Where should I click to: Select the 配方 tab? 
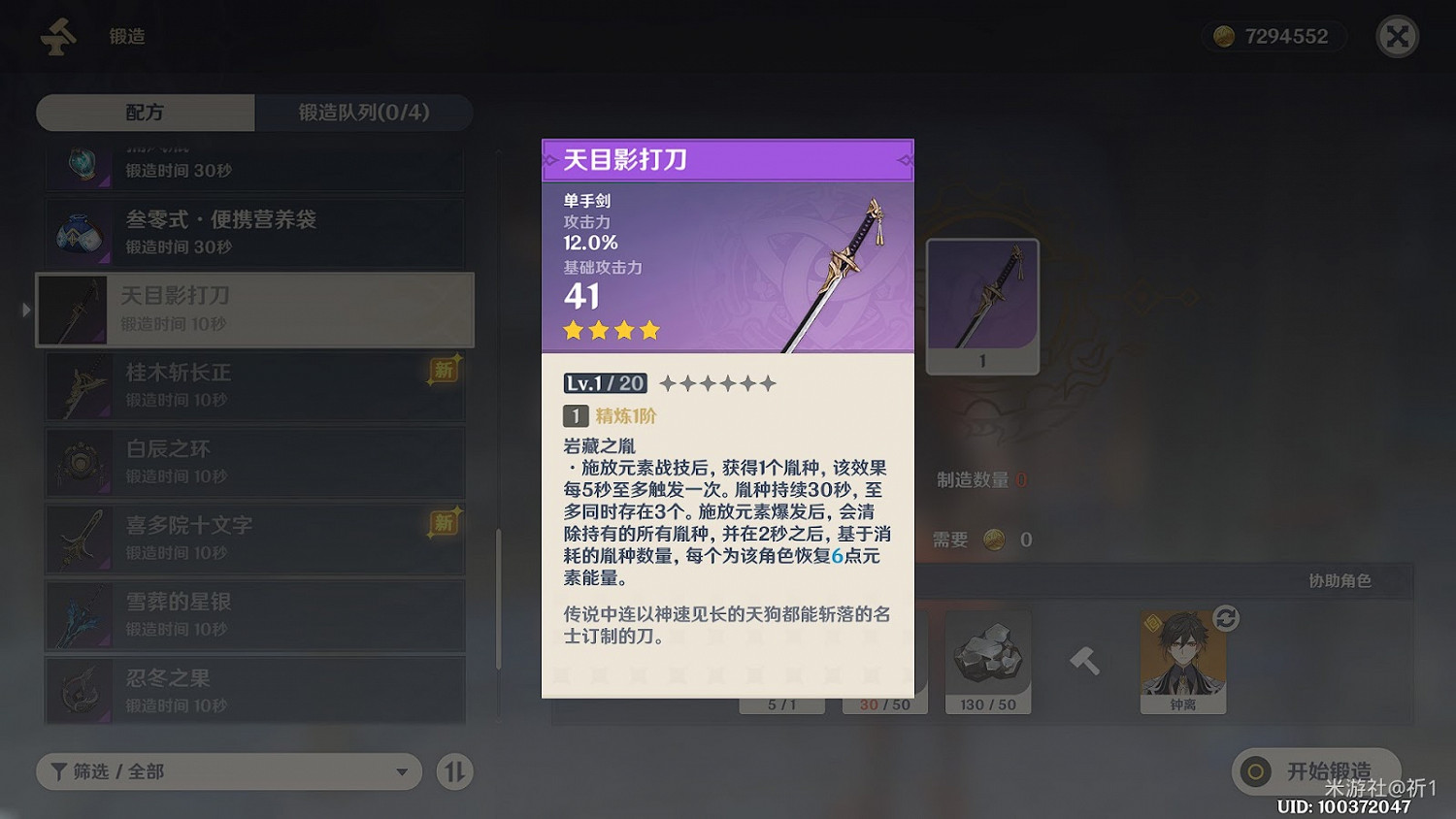pos(145,113)
